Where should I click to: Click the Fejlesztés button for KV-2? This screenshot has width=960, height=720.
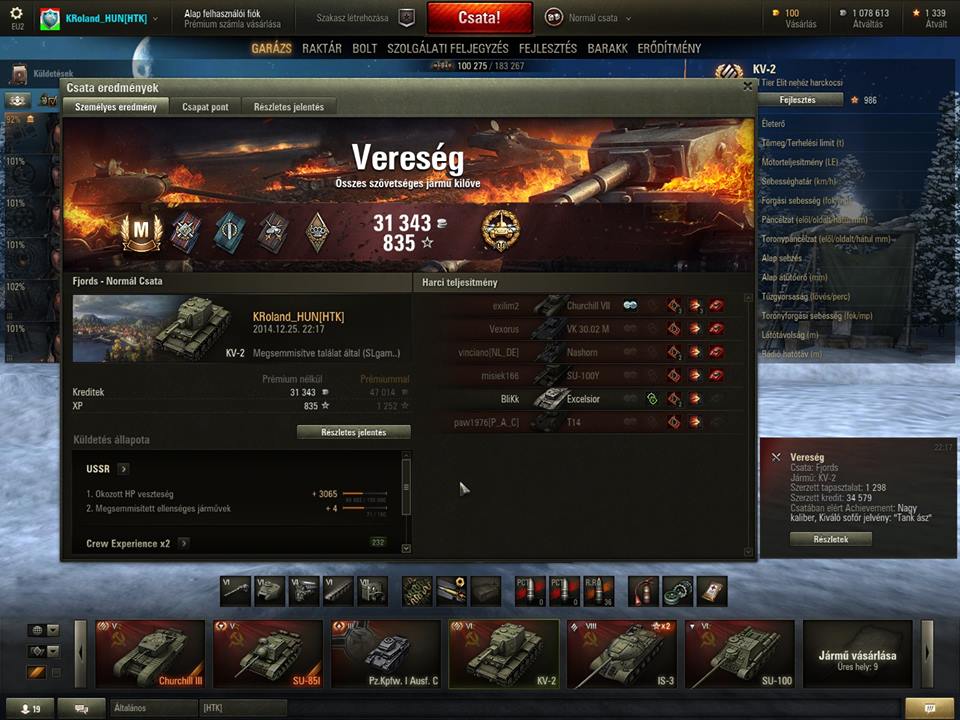point(797,100)
